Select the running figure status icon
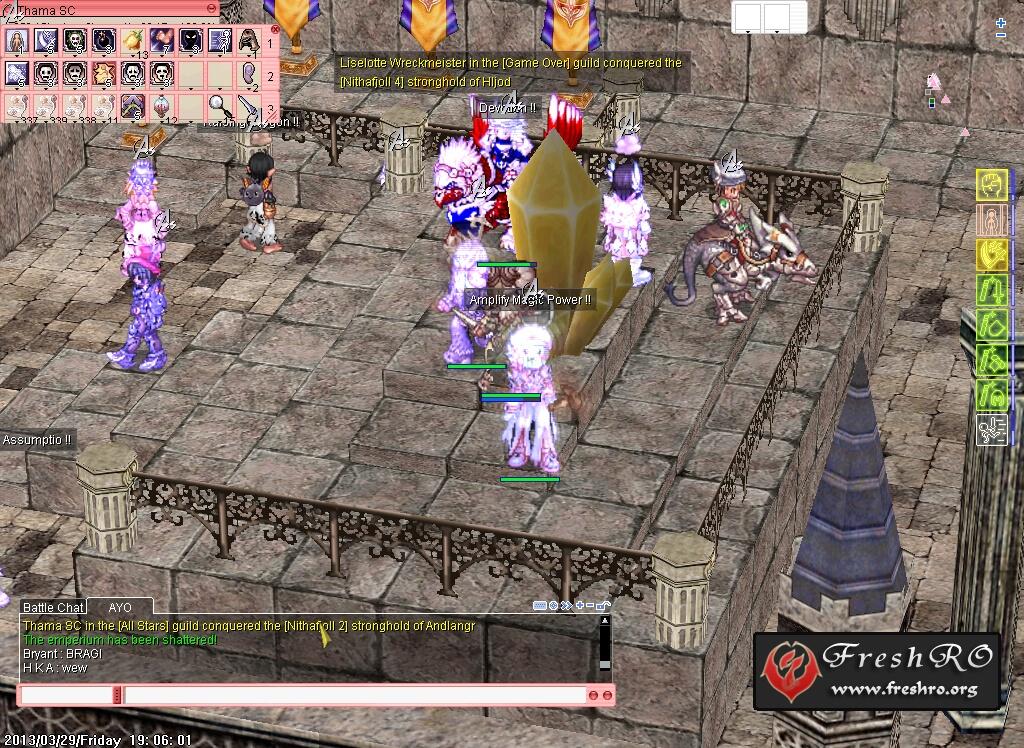Viewport: 1024px width, 748px height. [990, 431]
